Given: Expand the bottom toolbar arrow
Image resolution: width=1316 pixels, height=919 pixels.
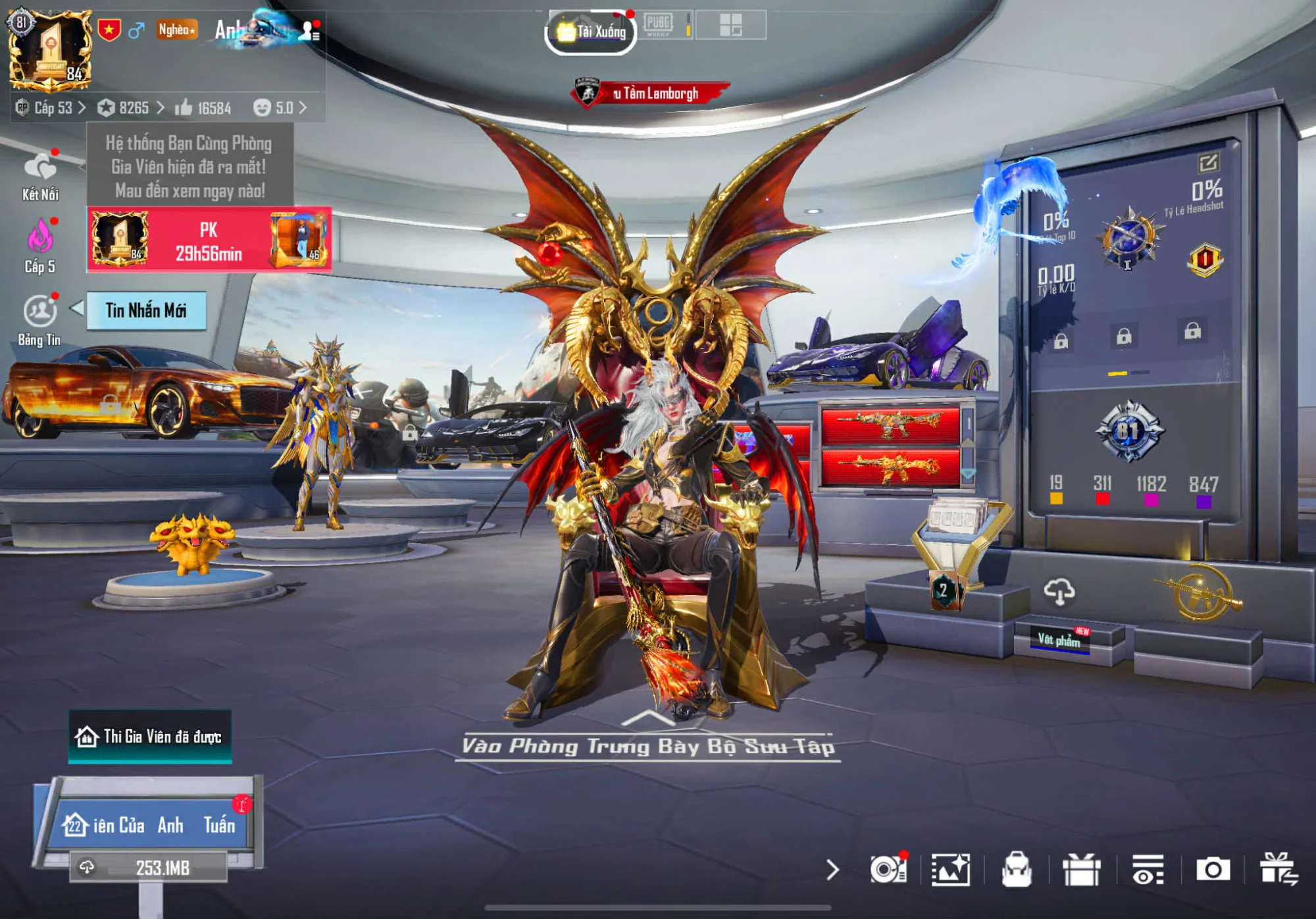Looking at the screenshot, I should coord(832,870).
